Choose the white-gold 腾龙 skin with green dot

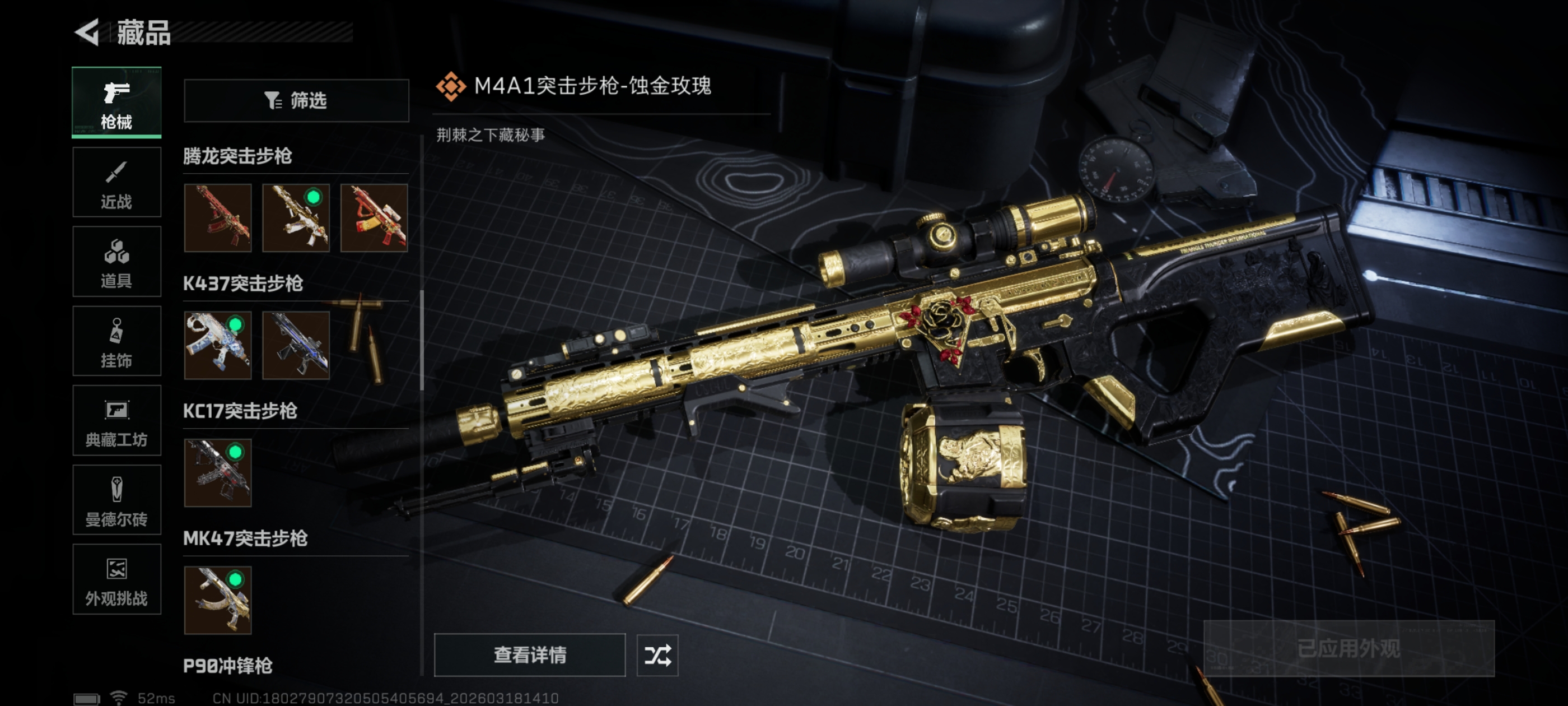click(296, 218)
